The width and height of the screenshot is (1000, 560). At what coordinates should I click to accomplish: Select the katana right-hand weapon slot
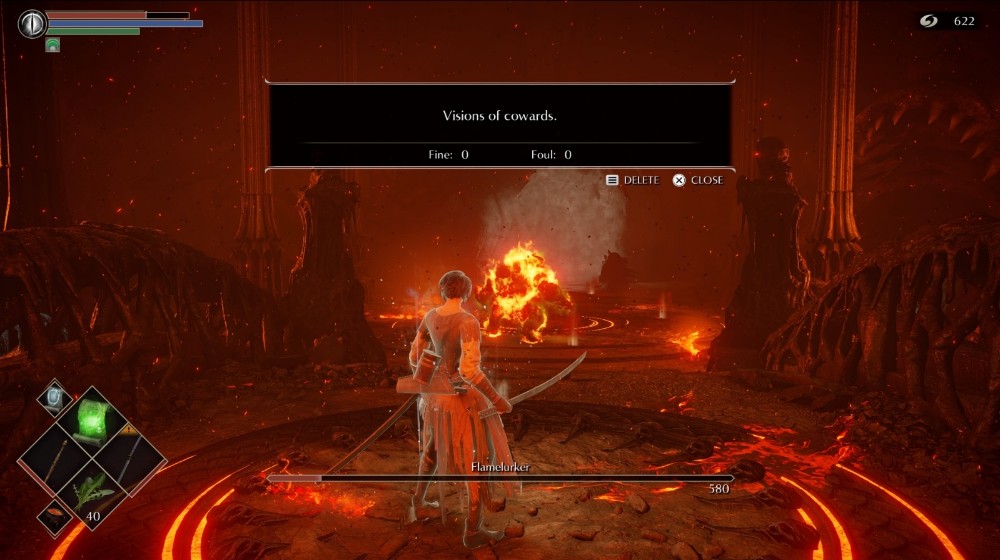[x=130, y=460]
